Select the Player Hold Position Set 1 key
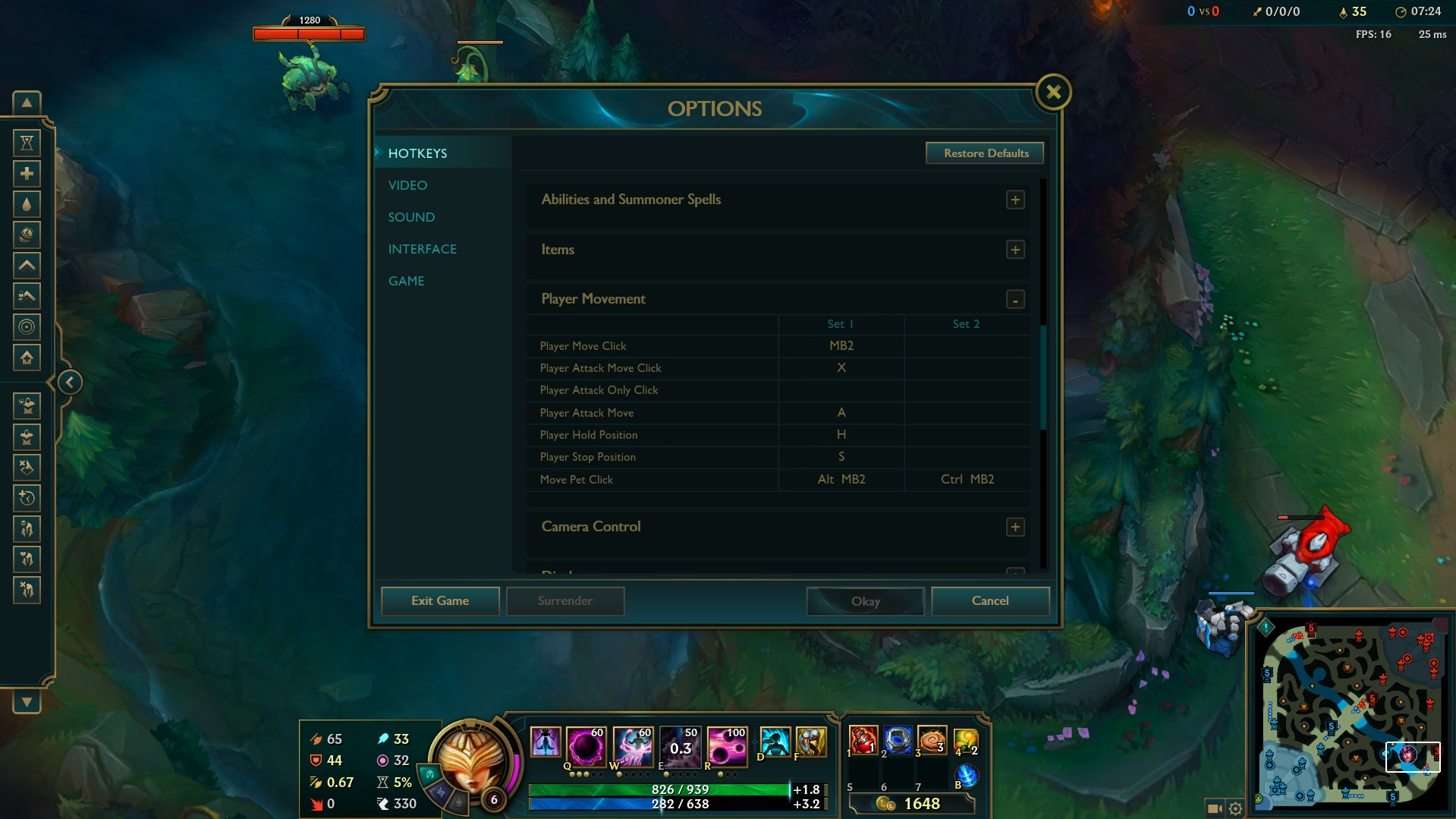This screenshot has width=1456, height=819. pos(841,435)
